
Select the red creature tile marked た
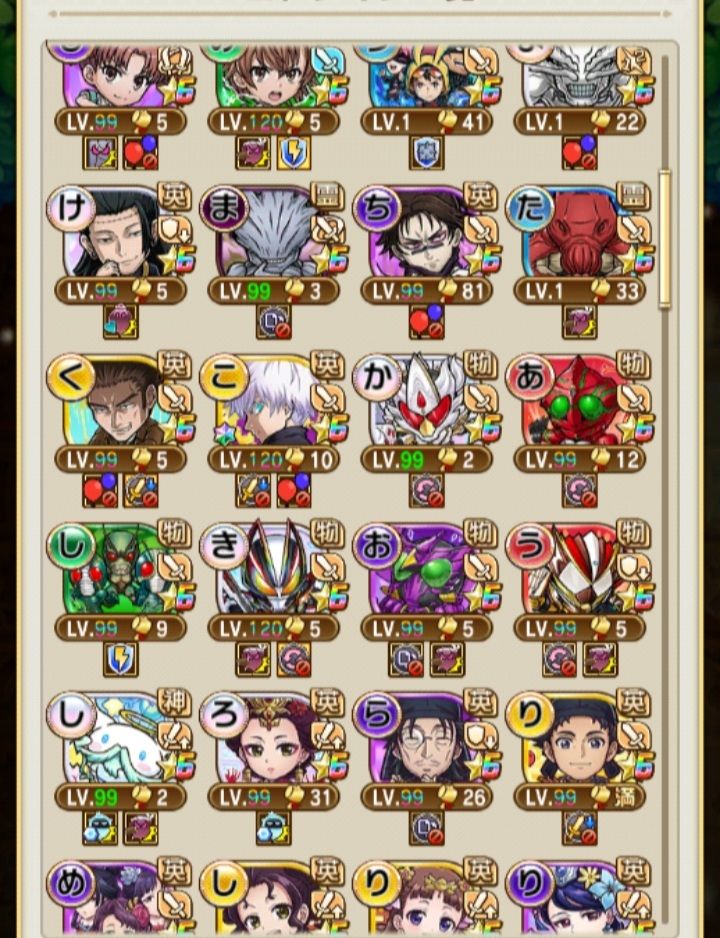click(x=578, y=237)
